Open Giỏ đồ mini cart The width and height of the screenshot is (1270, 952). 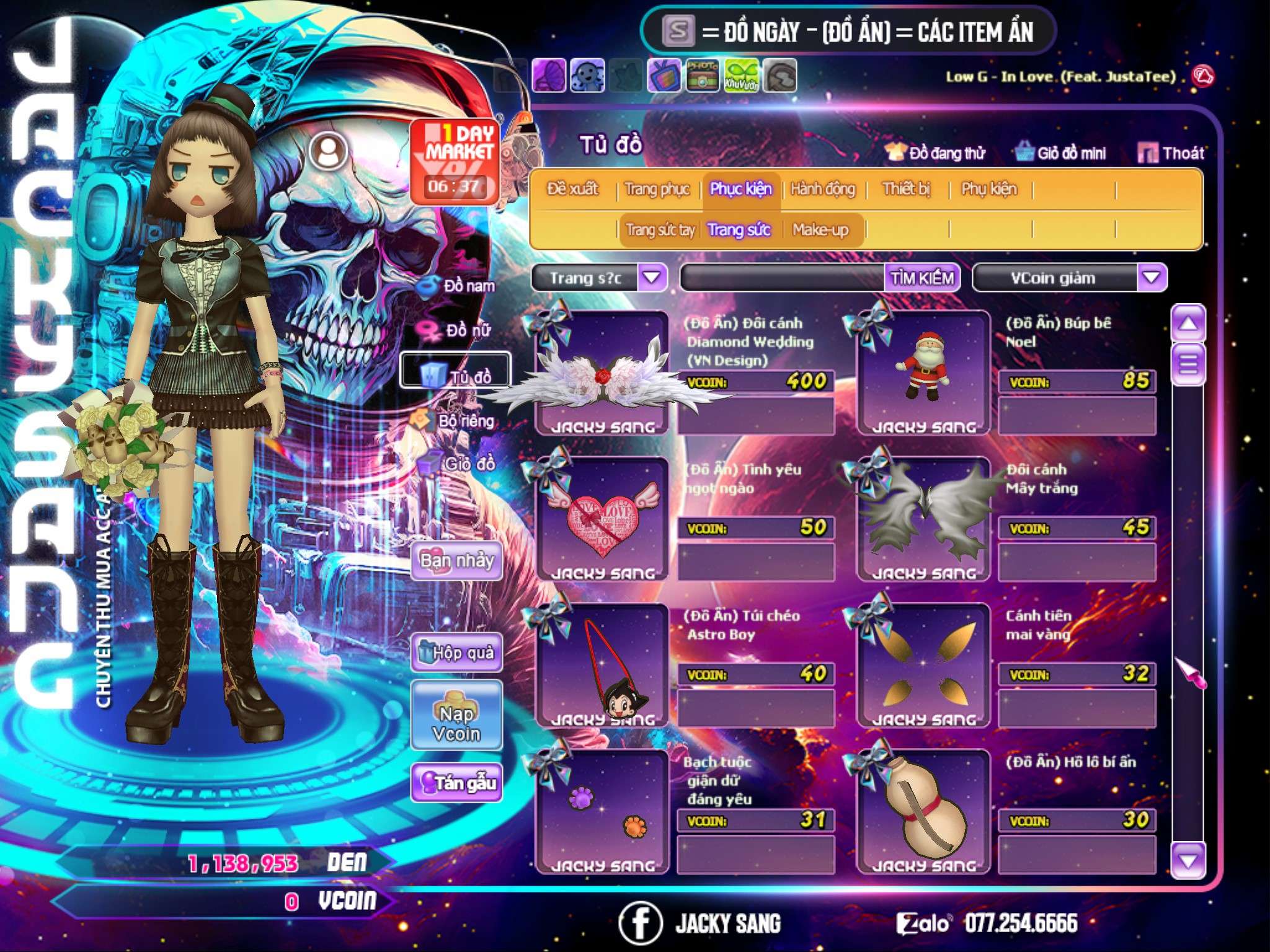coord(1061,153)
